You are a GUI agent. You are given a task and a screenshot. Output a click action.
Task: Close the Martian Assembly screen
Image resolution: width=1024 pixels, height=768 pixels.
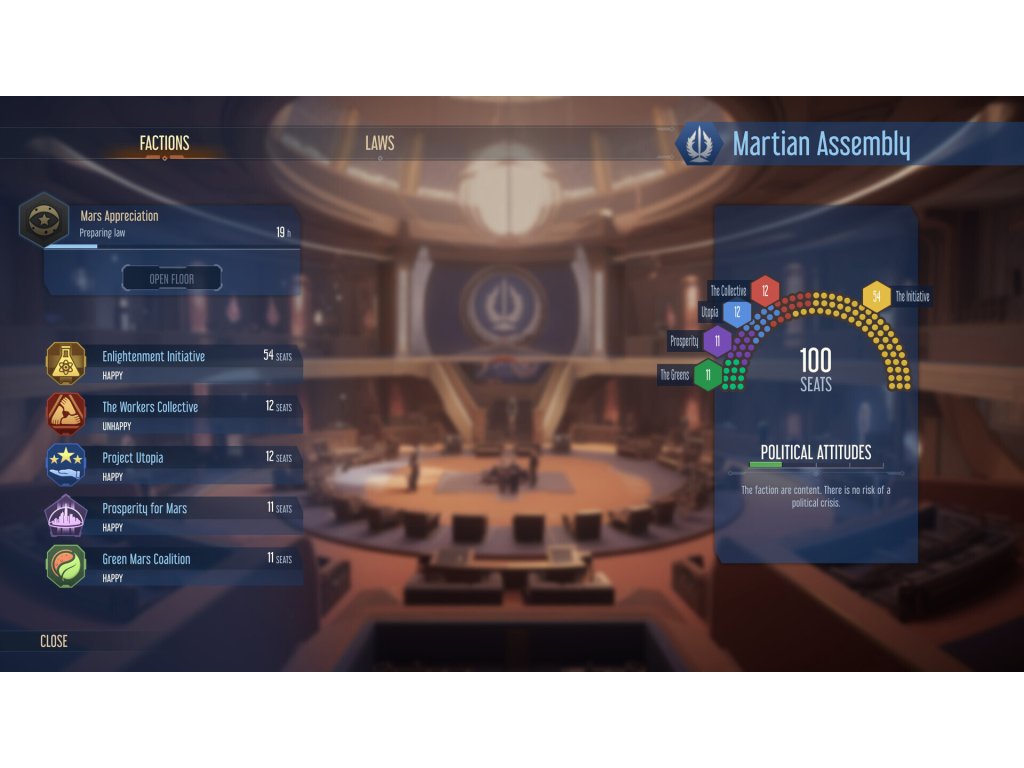click(x=54, y=641)
